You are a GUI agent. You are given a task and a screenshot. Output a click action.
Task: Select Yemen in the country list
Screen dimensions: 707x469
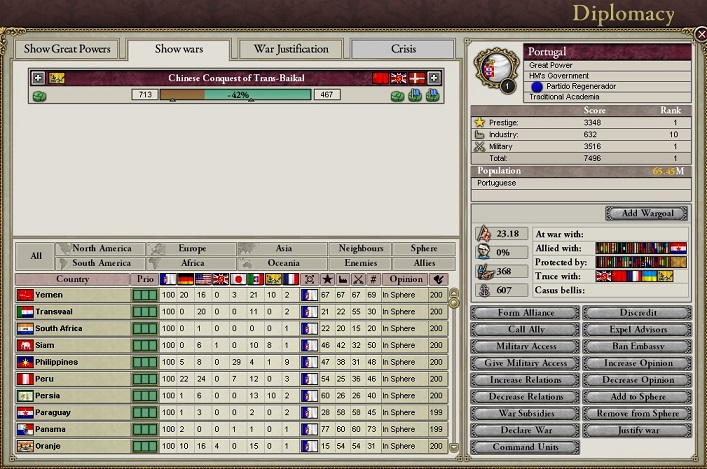72,296
